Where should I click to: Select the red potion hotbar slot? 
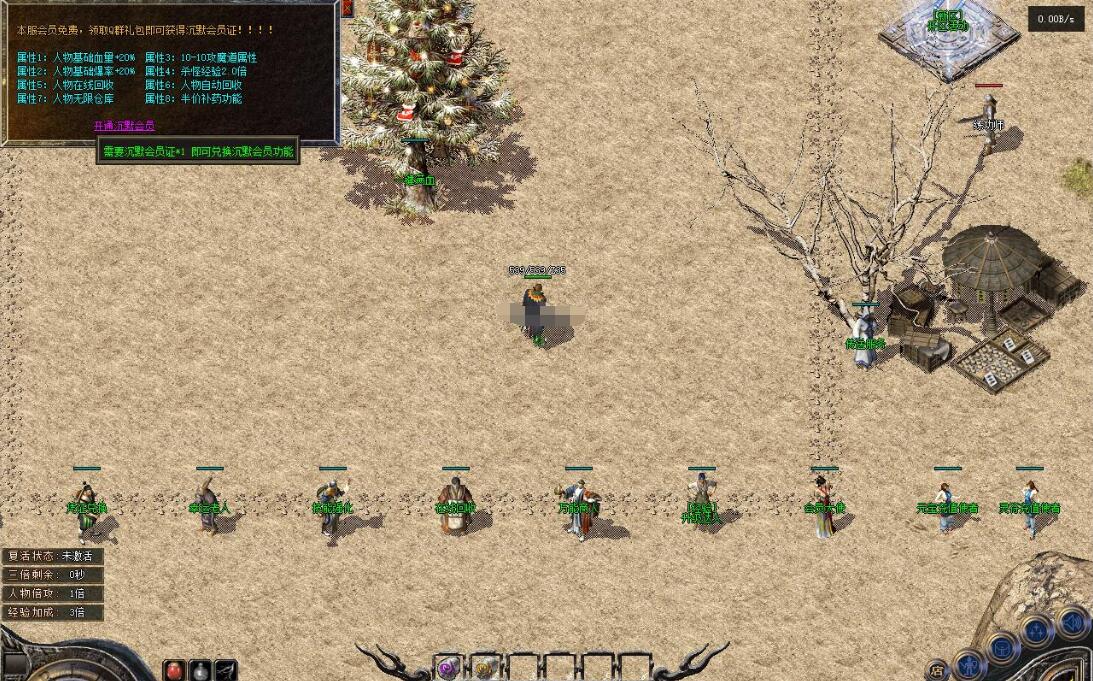pyautogui.click(x=175, y=670)
